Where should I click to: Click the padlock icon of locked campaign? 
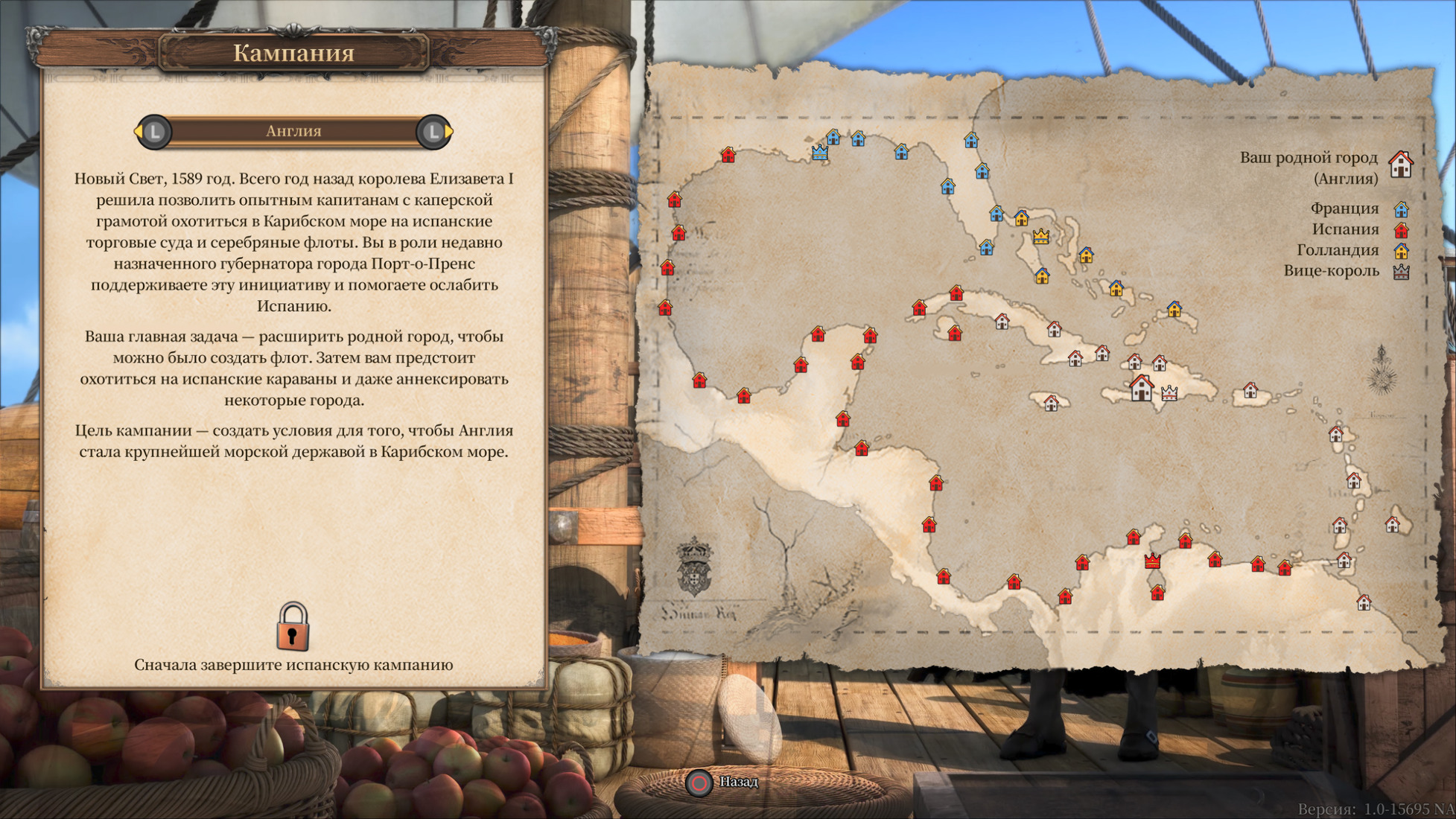click(x=293, y=626)
